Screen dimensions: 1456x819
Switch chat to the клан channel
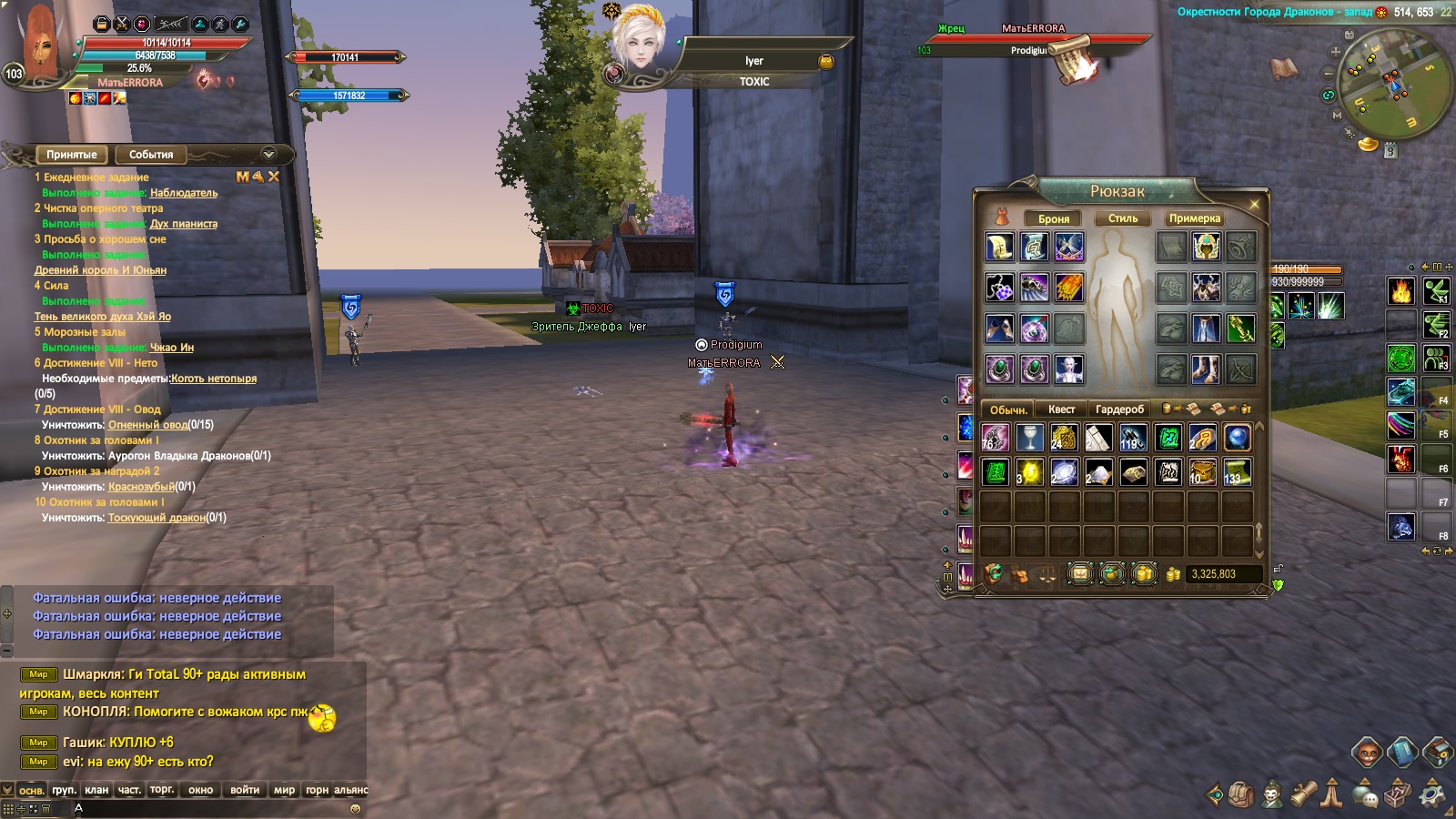(96, 790)
